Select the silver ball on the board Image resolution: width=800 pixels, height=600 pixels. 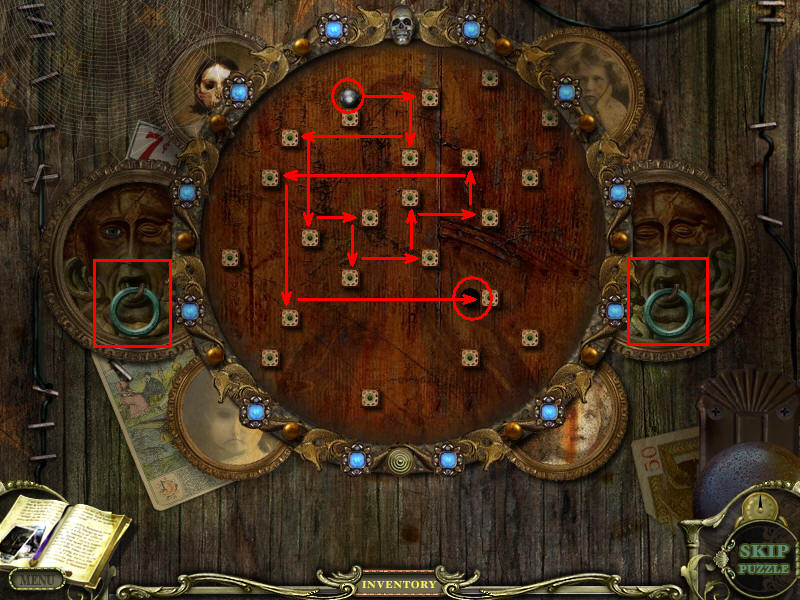(x=348, y=97)
